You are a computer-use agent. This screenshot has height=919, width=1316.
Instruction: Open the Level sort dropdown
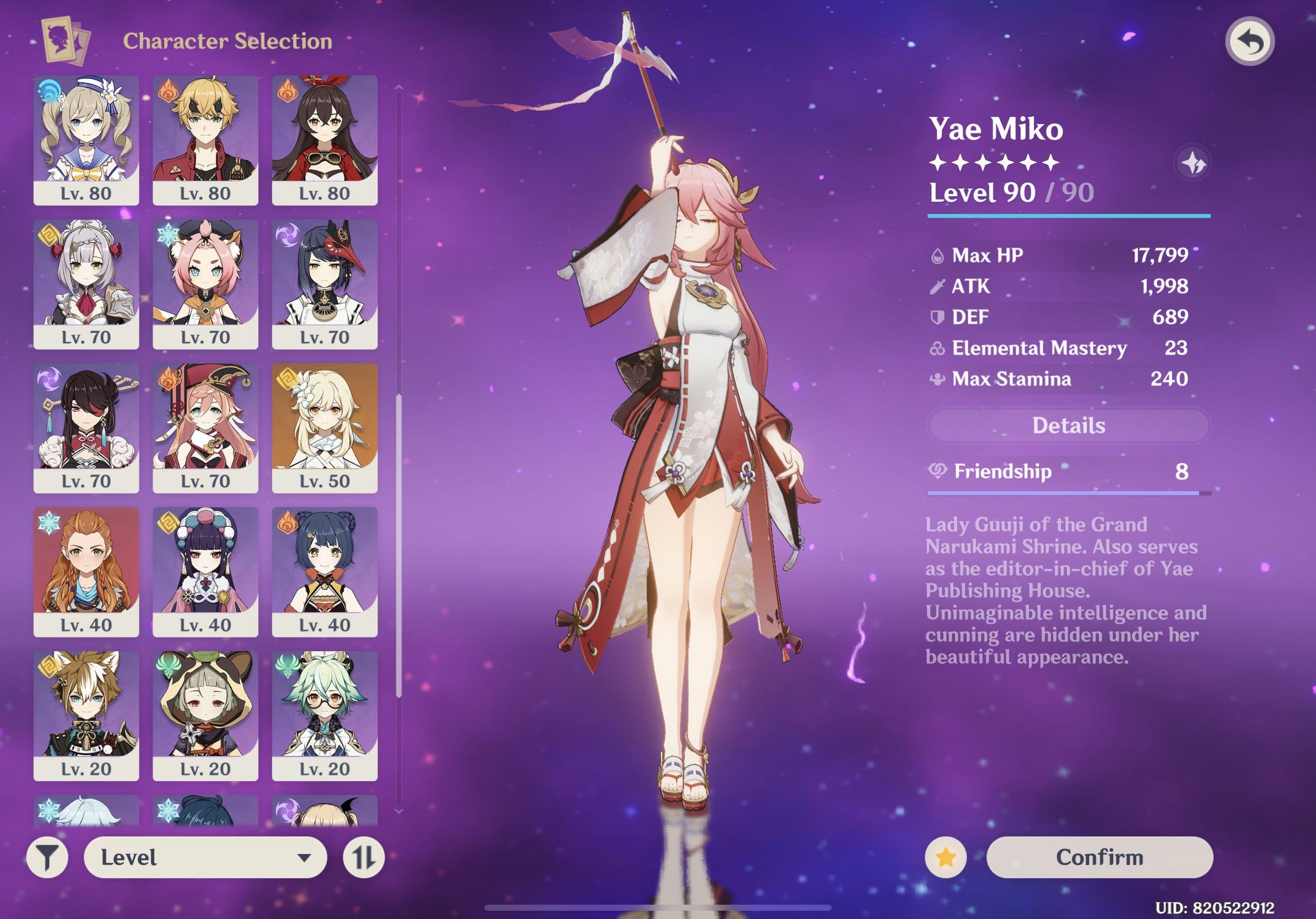point(205,857)
